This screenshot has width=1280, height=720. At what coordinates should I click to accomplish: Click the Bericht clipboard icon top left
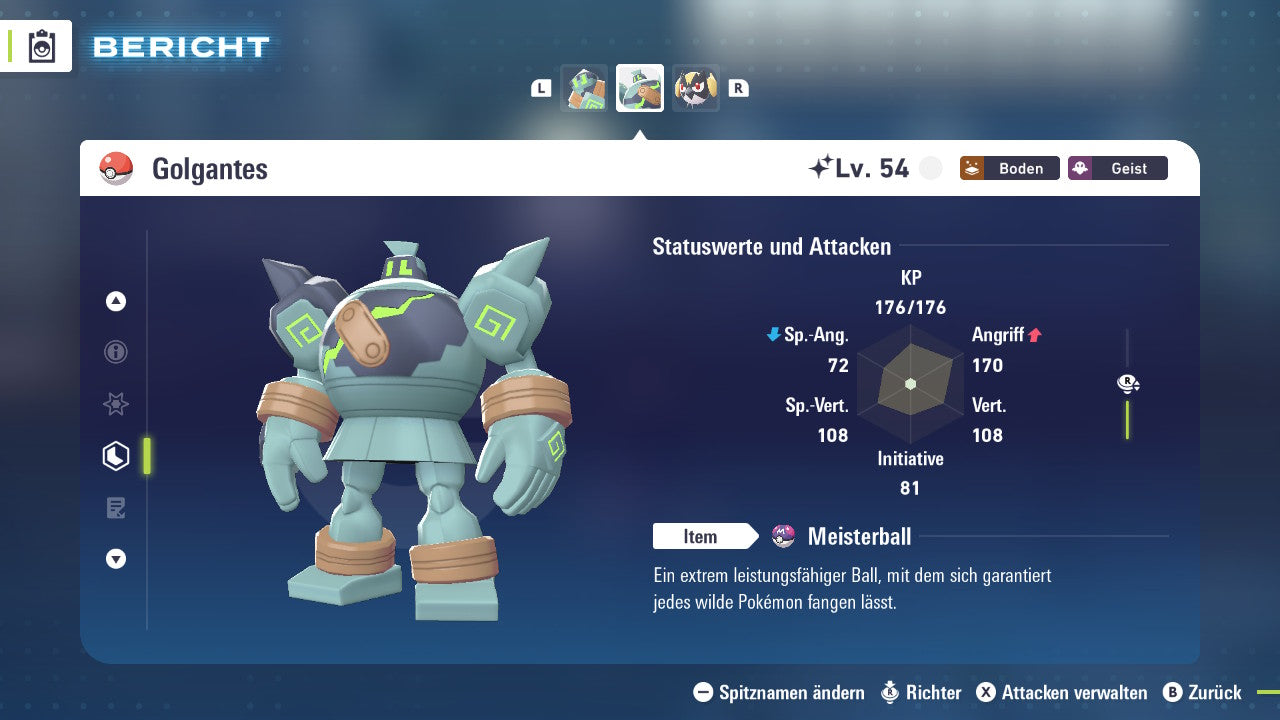pos(42,46)
